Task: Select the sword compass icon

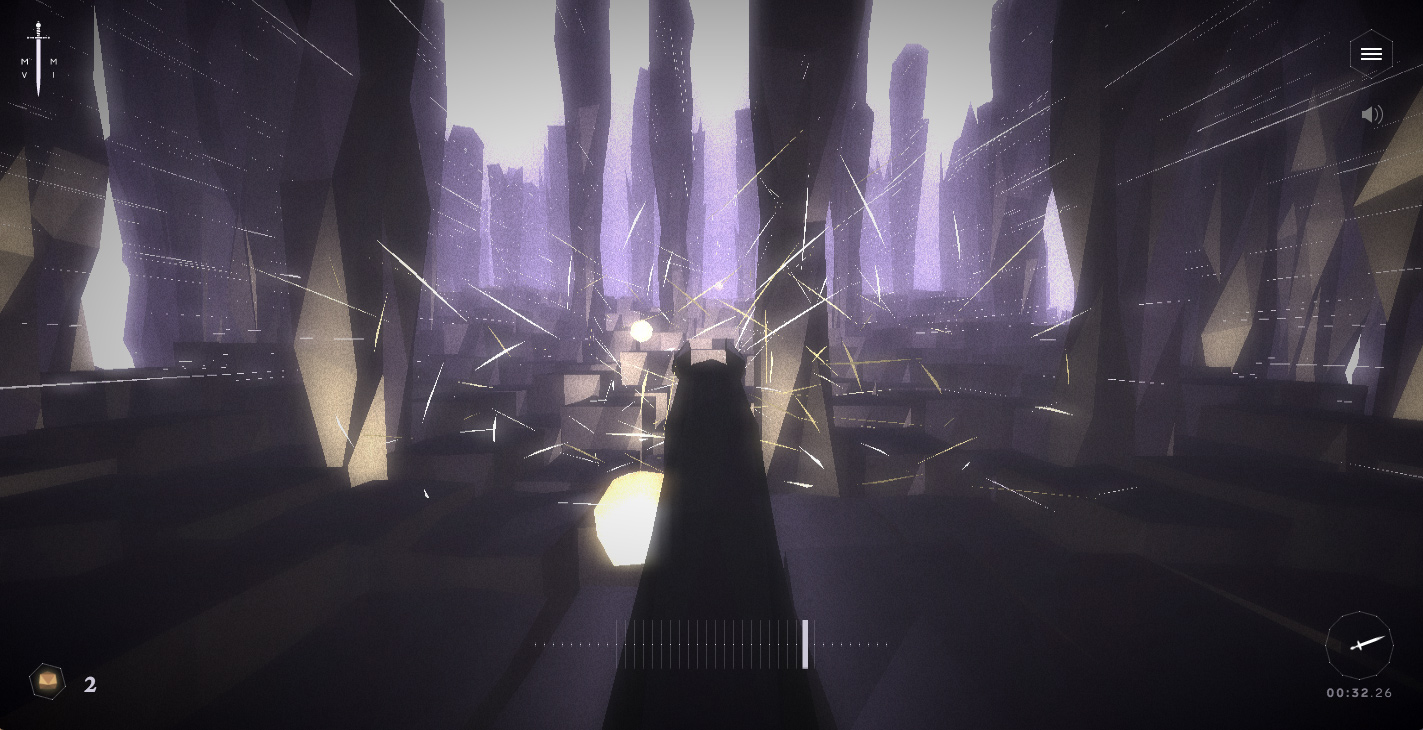Action: [x=1359, y=645]
